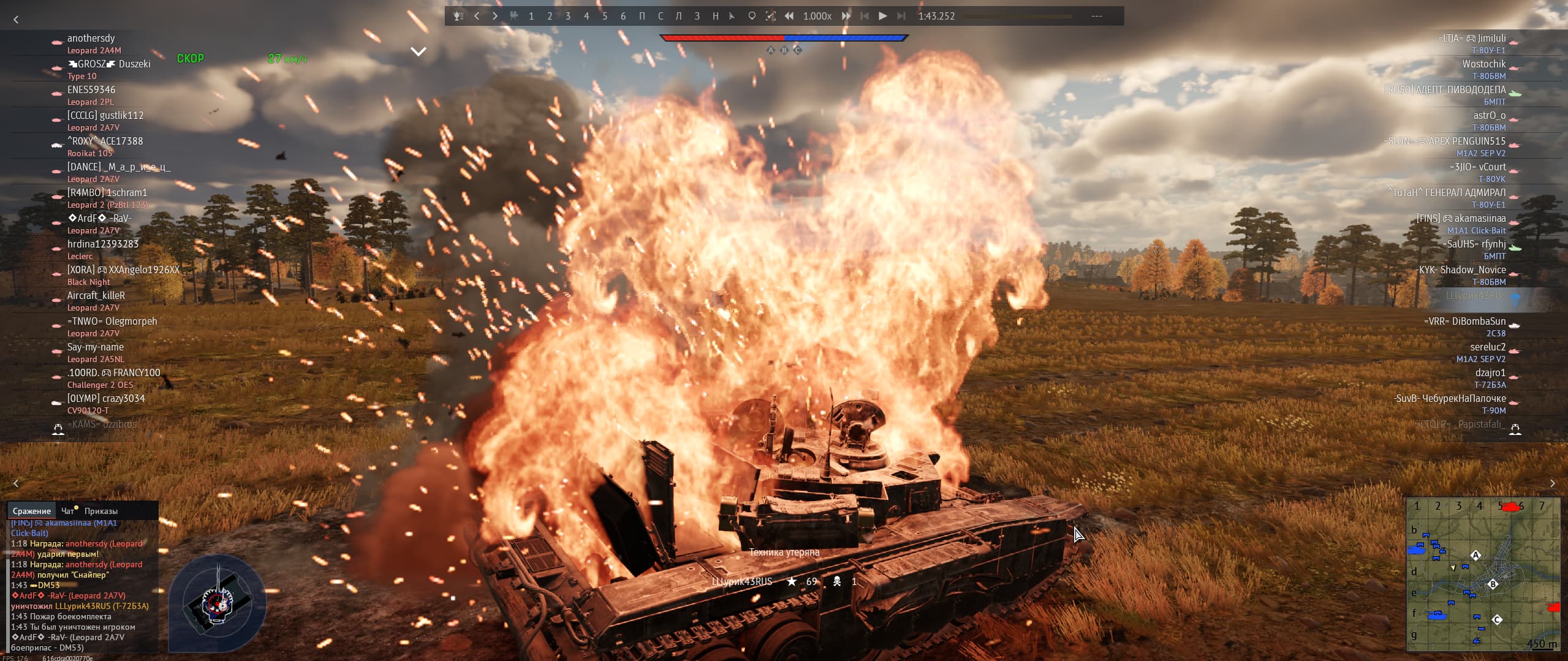Image resolution: width=1568 pixels, height=661 pixels.
Task: Toggle the fullscreen-frame icon in replay toolbar
Action: coord(771,16)
